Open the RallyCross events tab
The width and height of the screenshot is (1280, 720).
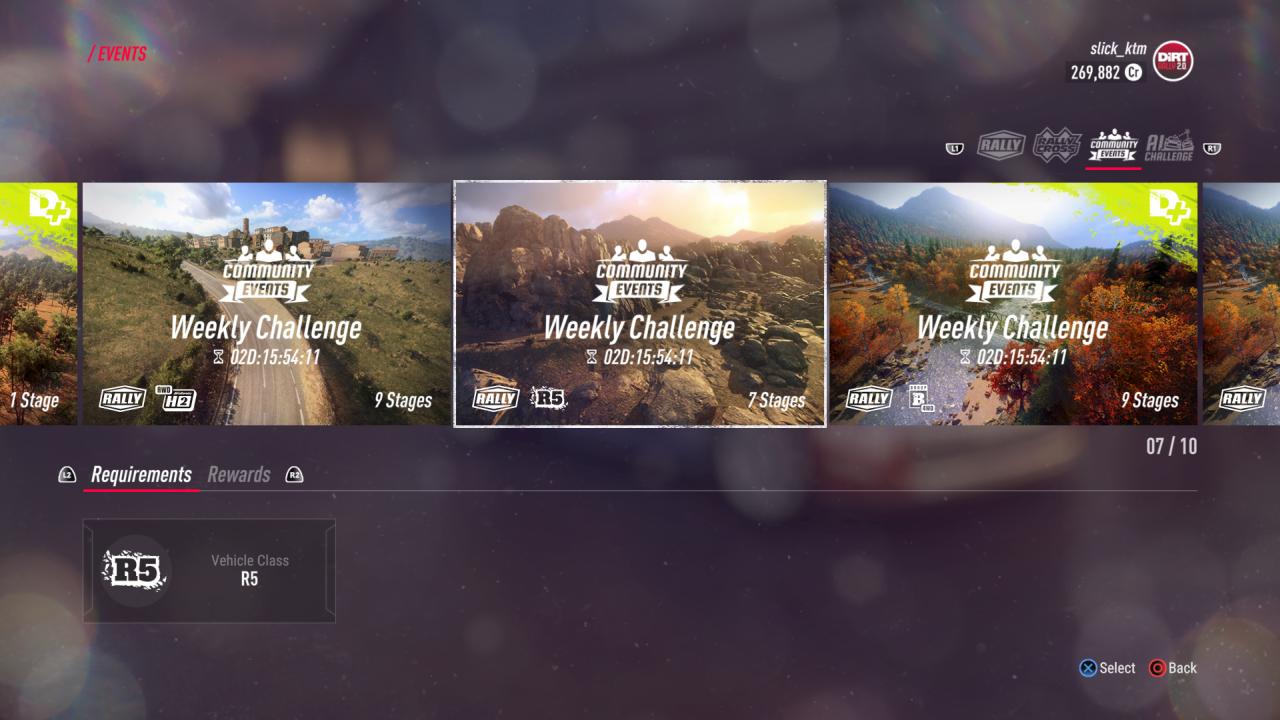click(1057, 146)
